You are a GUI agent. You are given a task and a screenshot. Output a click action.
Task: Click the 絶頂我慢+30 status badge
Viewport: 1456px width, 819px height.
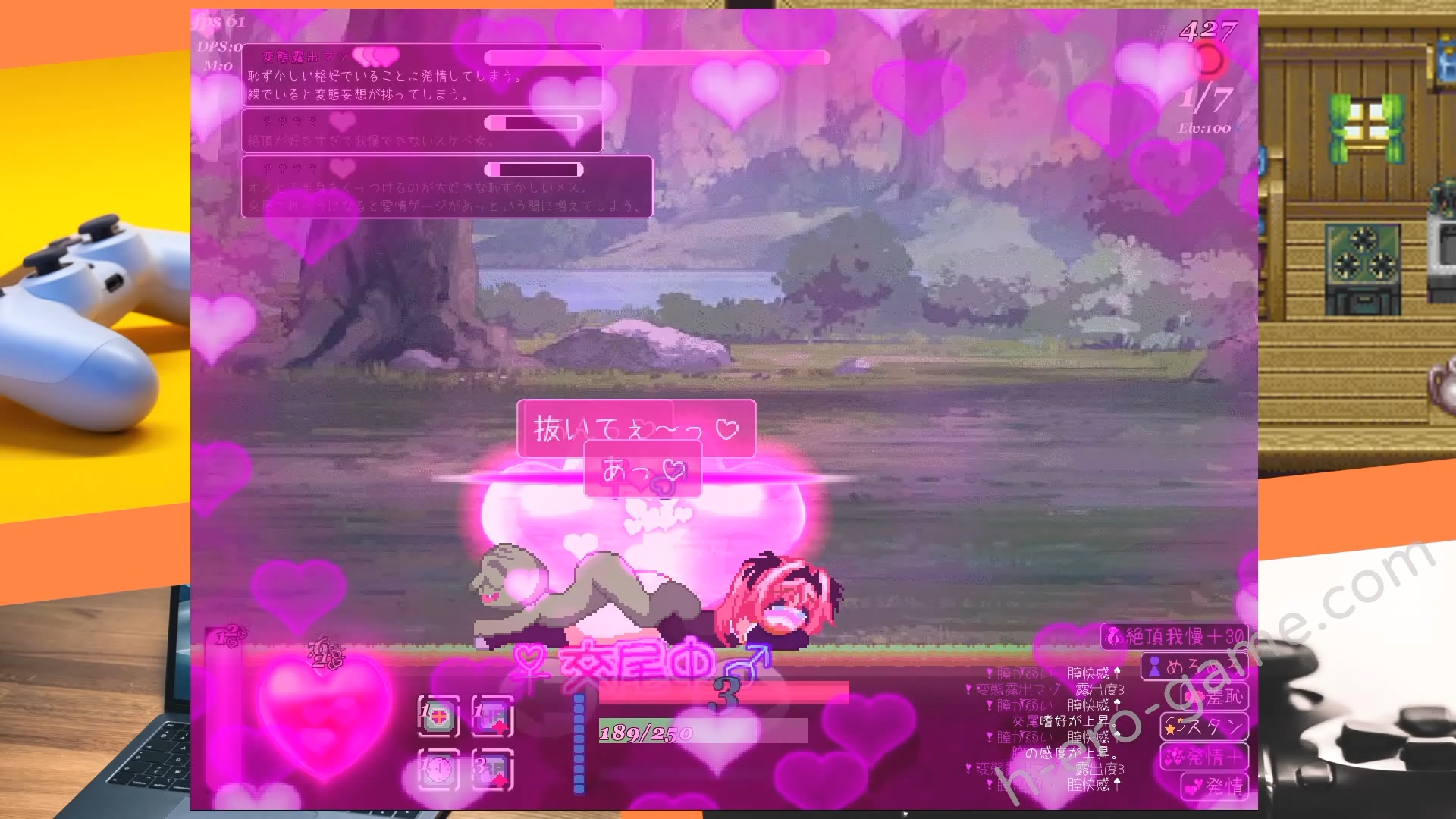(1174, 636)
